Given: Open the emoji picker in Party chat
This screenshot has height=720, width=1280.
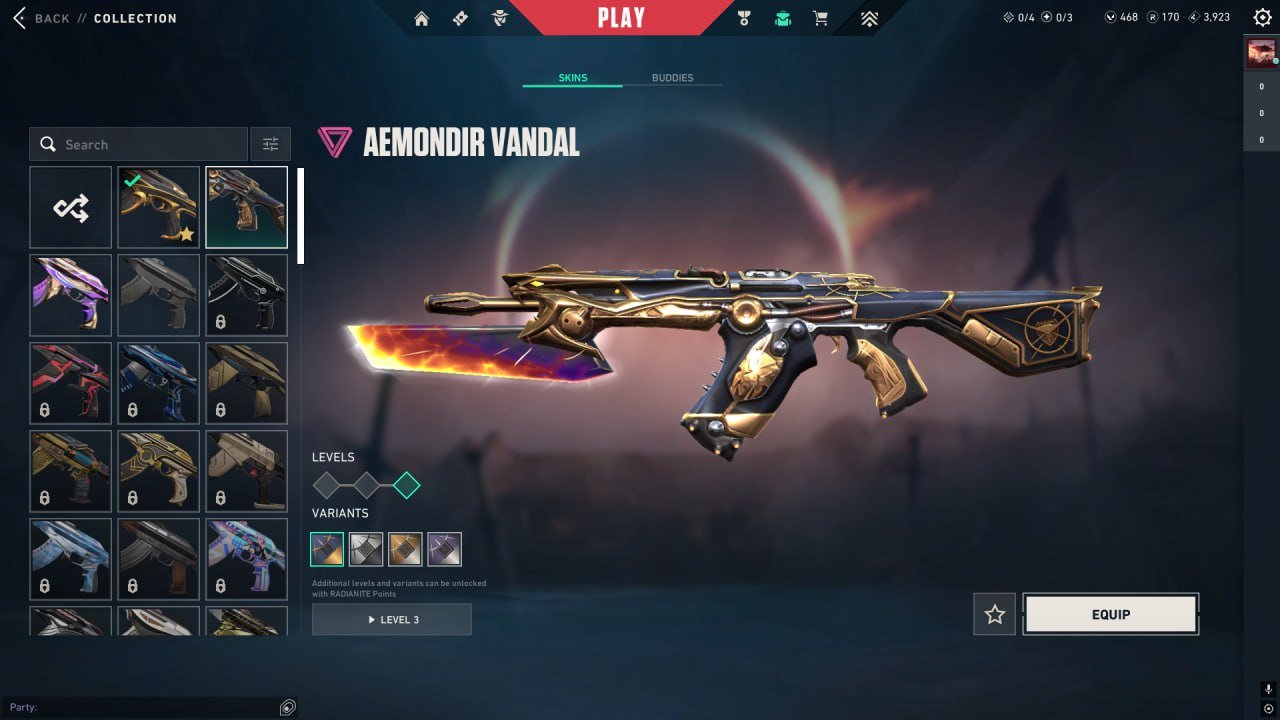Looking at the screenshot, I should (288, 707).
